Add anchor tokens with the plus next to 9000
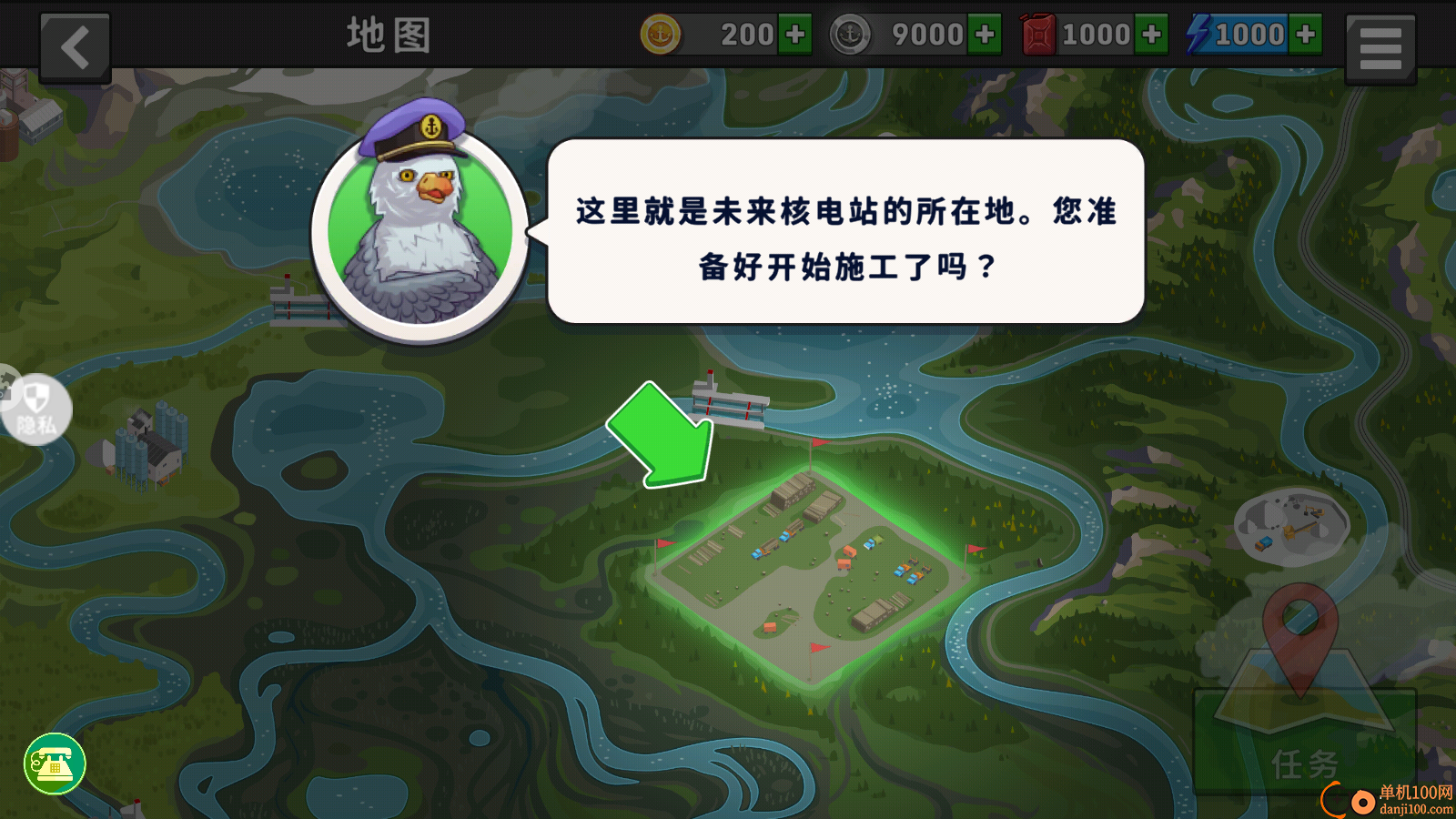 [984, 34]
